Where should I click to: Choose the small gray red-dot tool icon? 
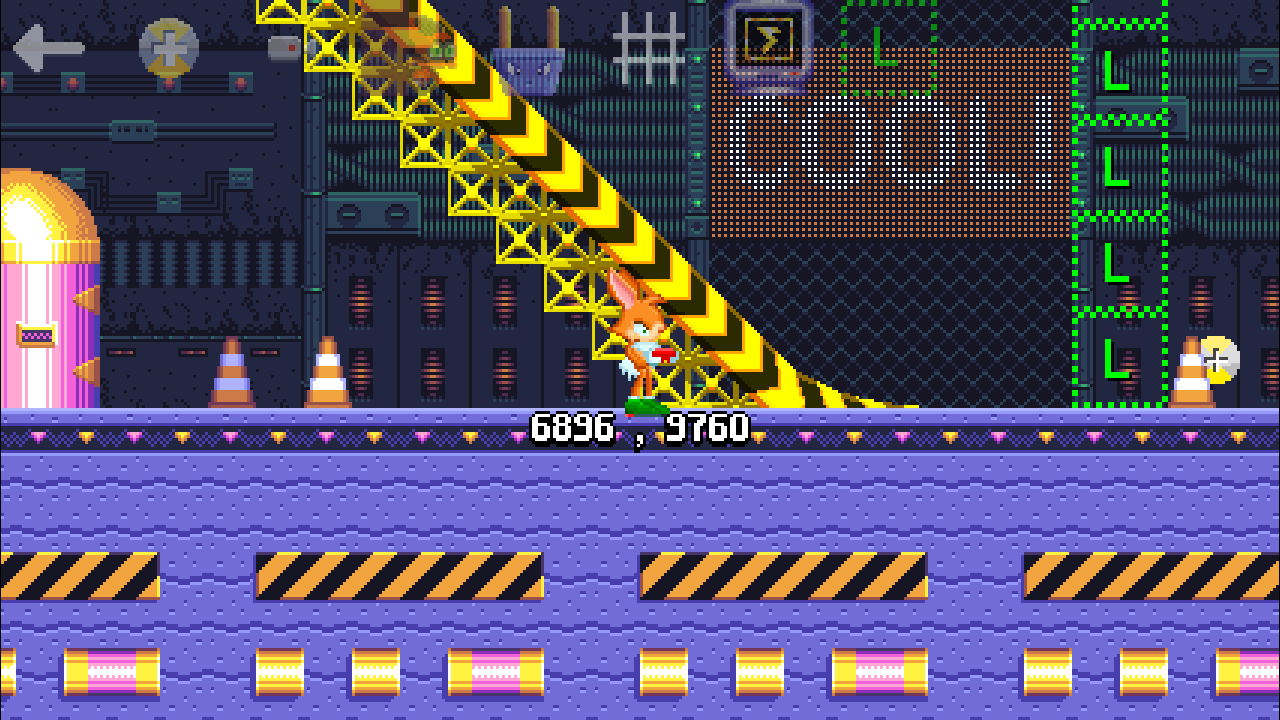pyautogui.click(x=285, y=47)
